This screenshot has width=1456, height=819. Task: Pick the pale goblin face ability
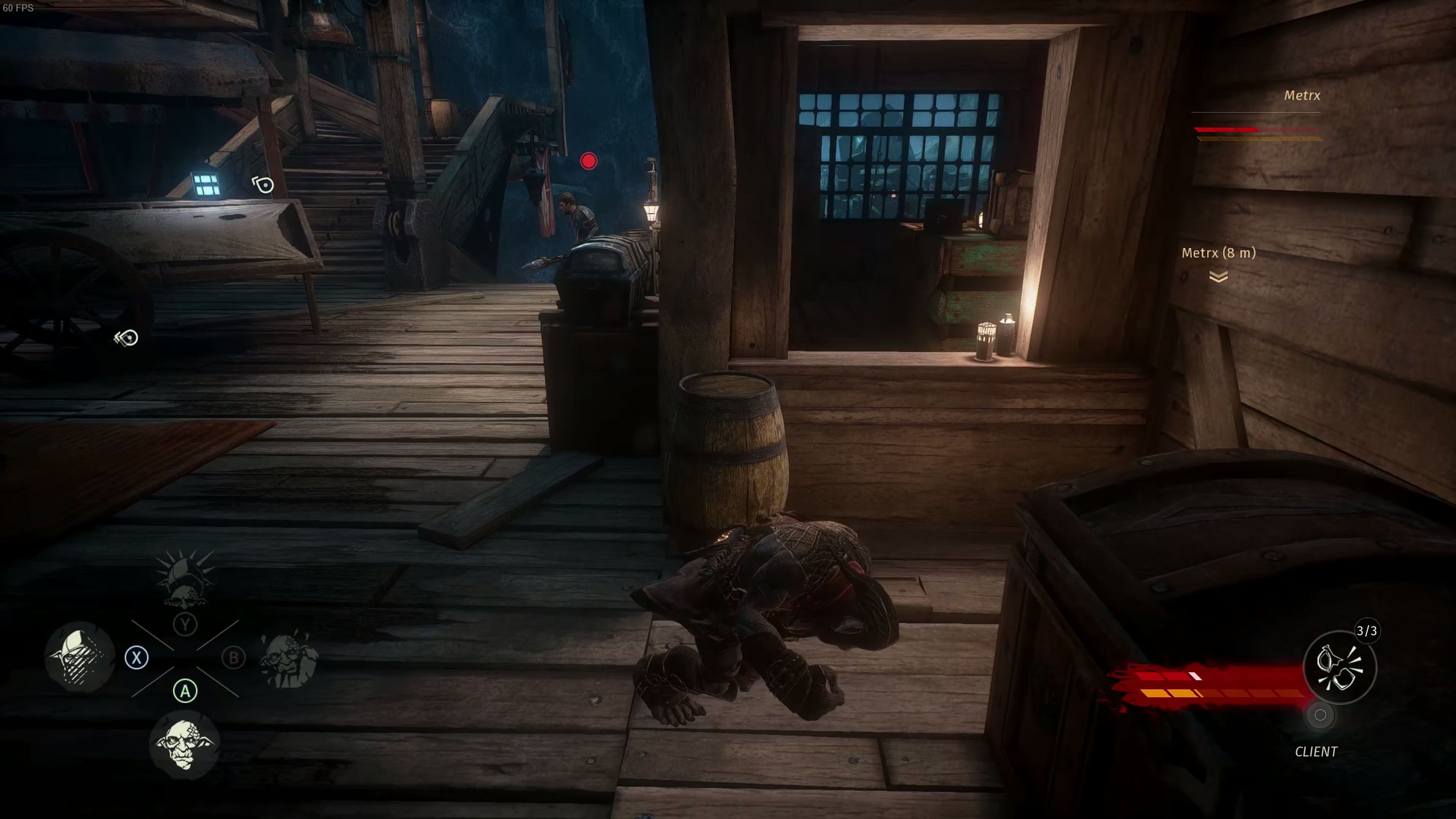click(x=184, y=744)
